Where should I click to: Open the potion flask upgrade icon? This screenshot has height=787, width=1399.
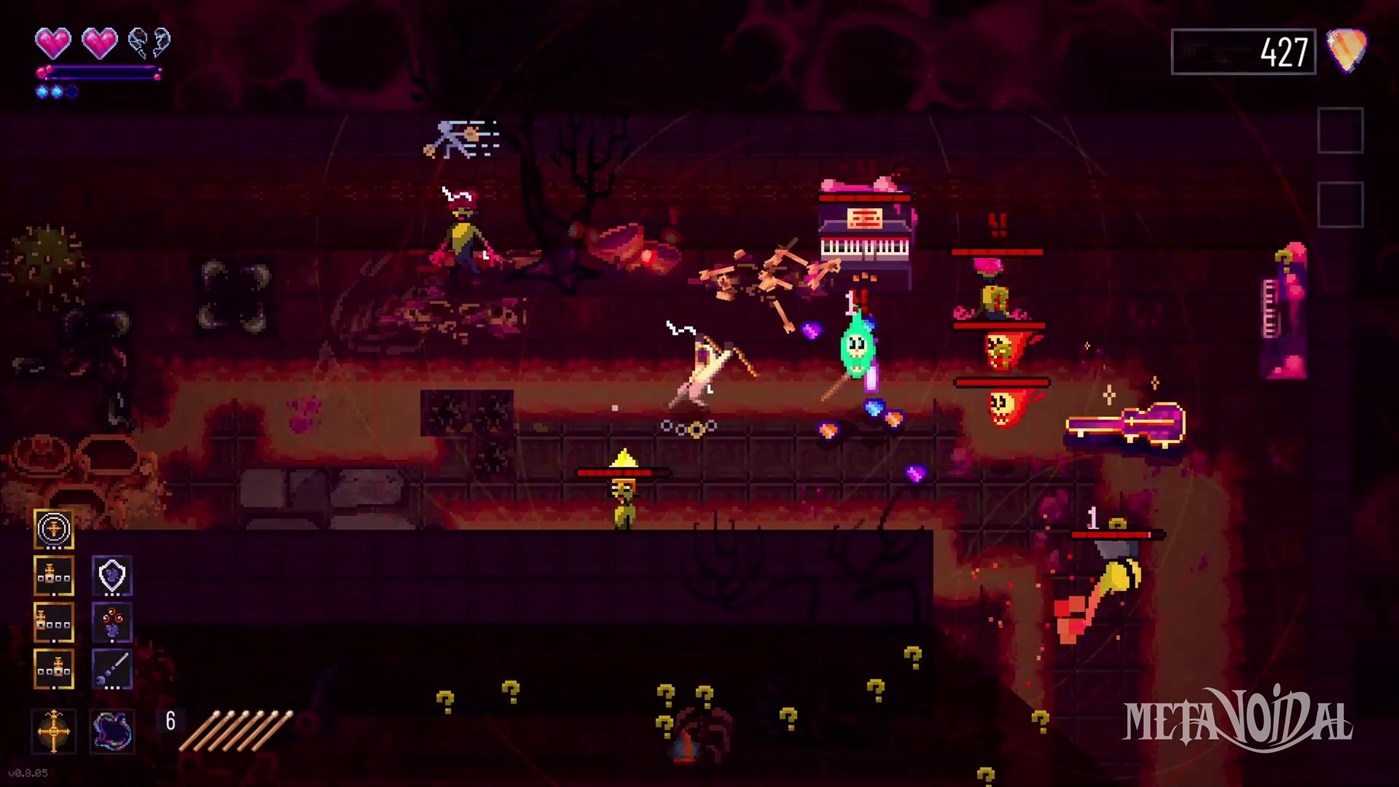[53, 577]
